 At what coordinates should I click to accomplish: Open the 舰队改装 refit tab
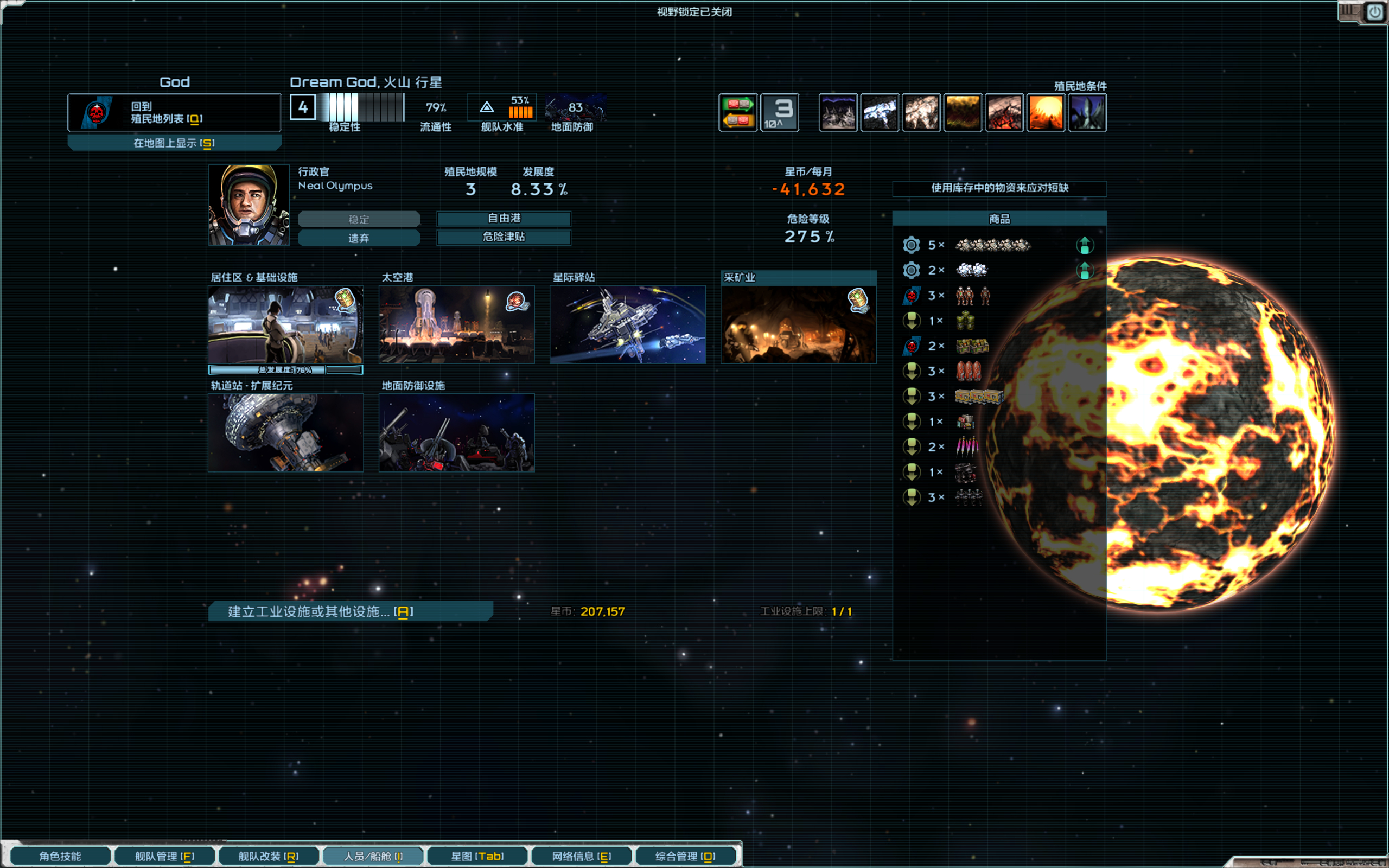tap(269, 856)
